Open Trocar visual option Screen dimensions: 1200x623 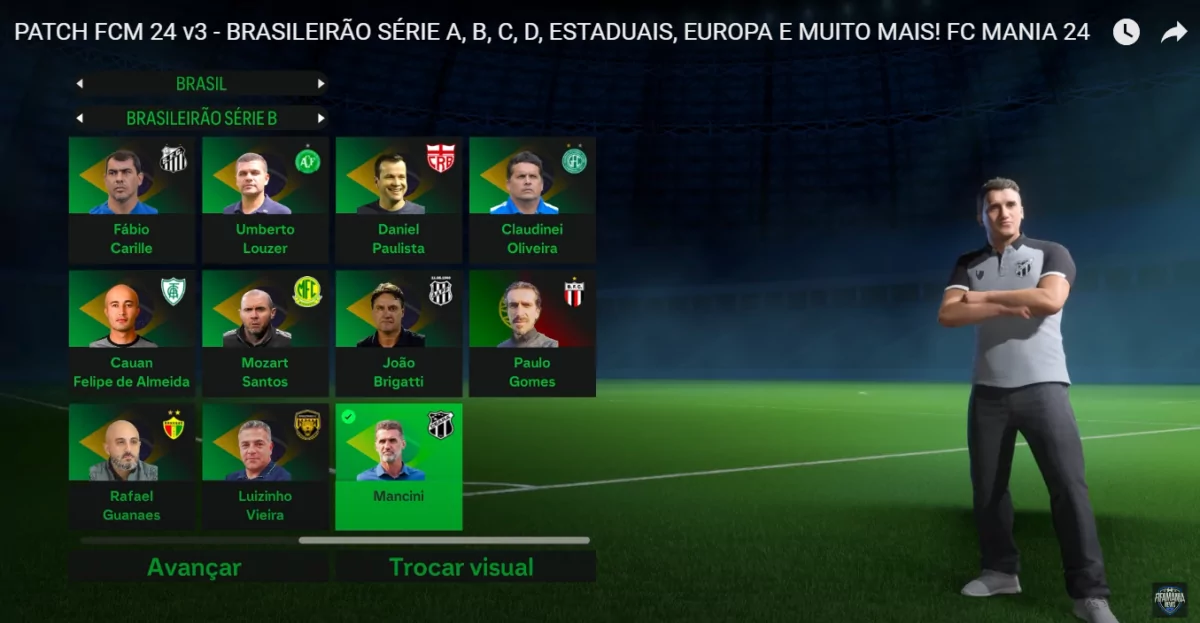[461, 568]
